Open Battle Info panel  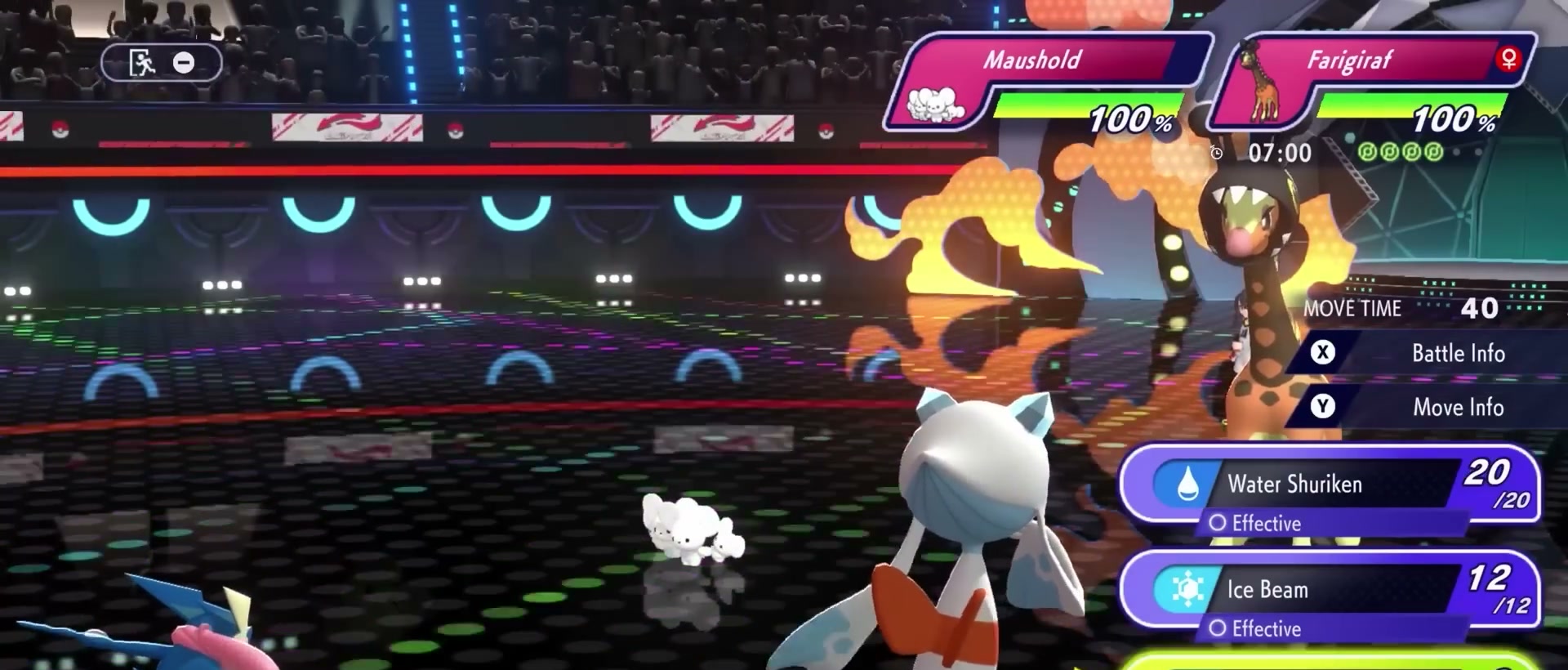coord(1421,353)
